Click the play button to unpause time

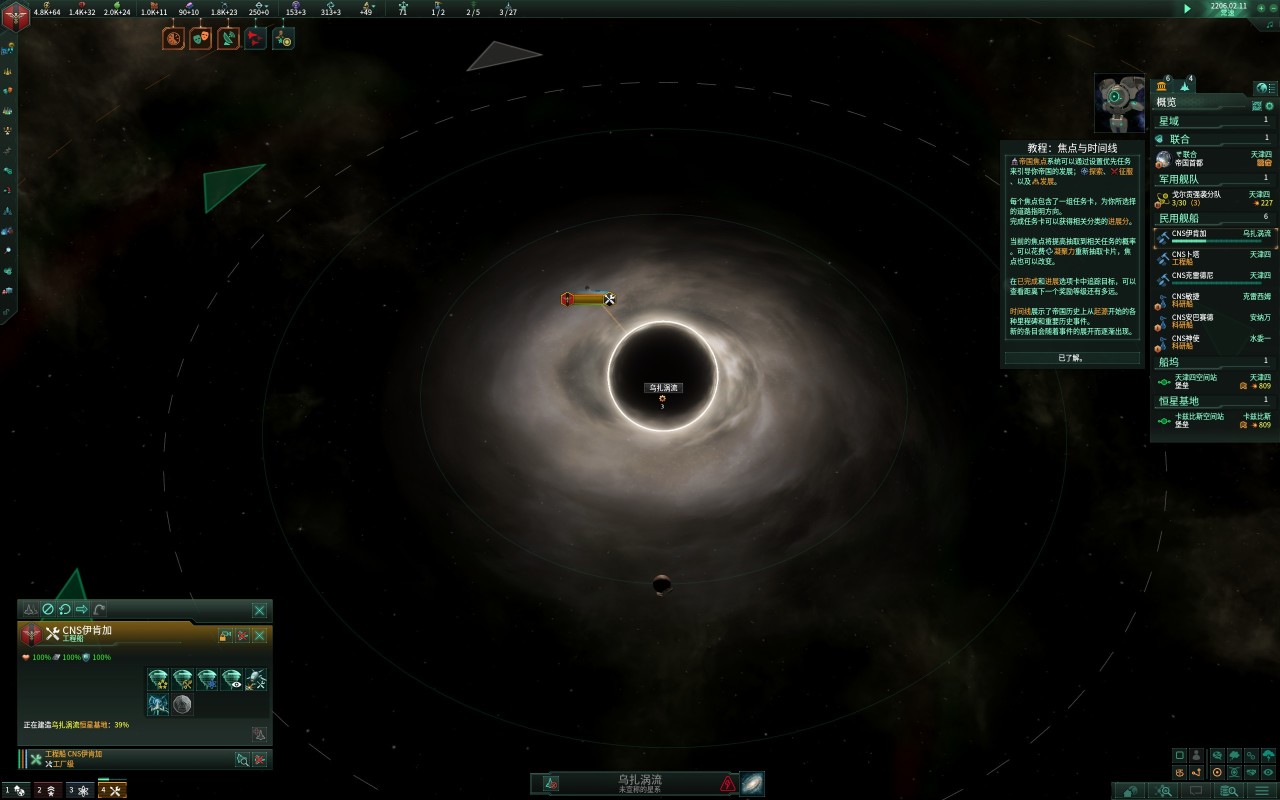tap(1187, 8)
